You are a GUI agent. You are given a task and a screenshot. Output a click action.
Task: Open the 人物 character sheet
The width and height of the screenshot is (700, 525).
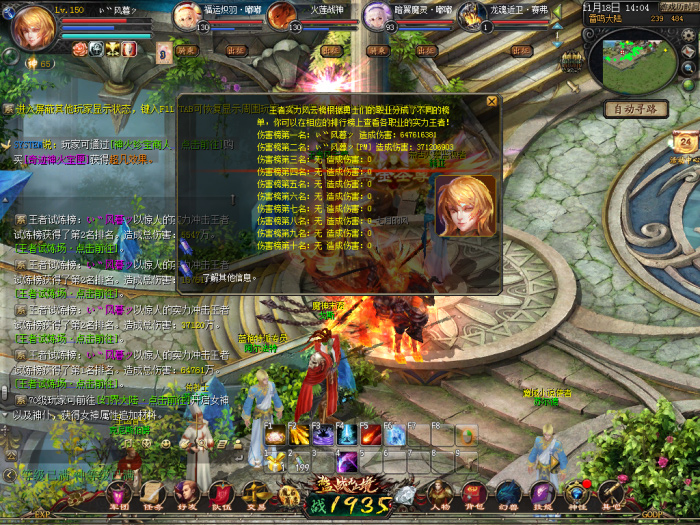pos(440,495)
